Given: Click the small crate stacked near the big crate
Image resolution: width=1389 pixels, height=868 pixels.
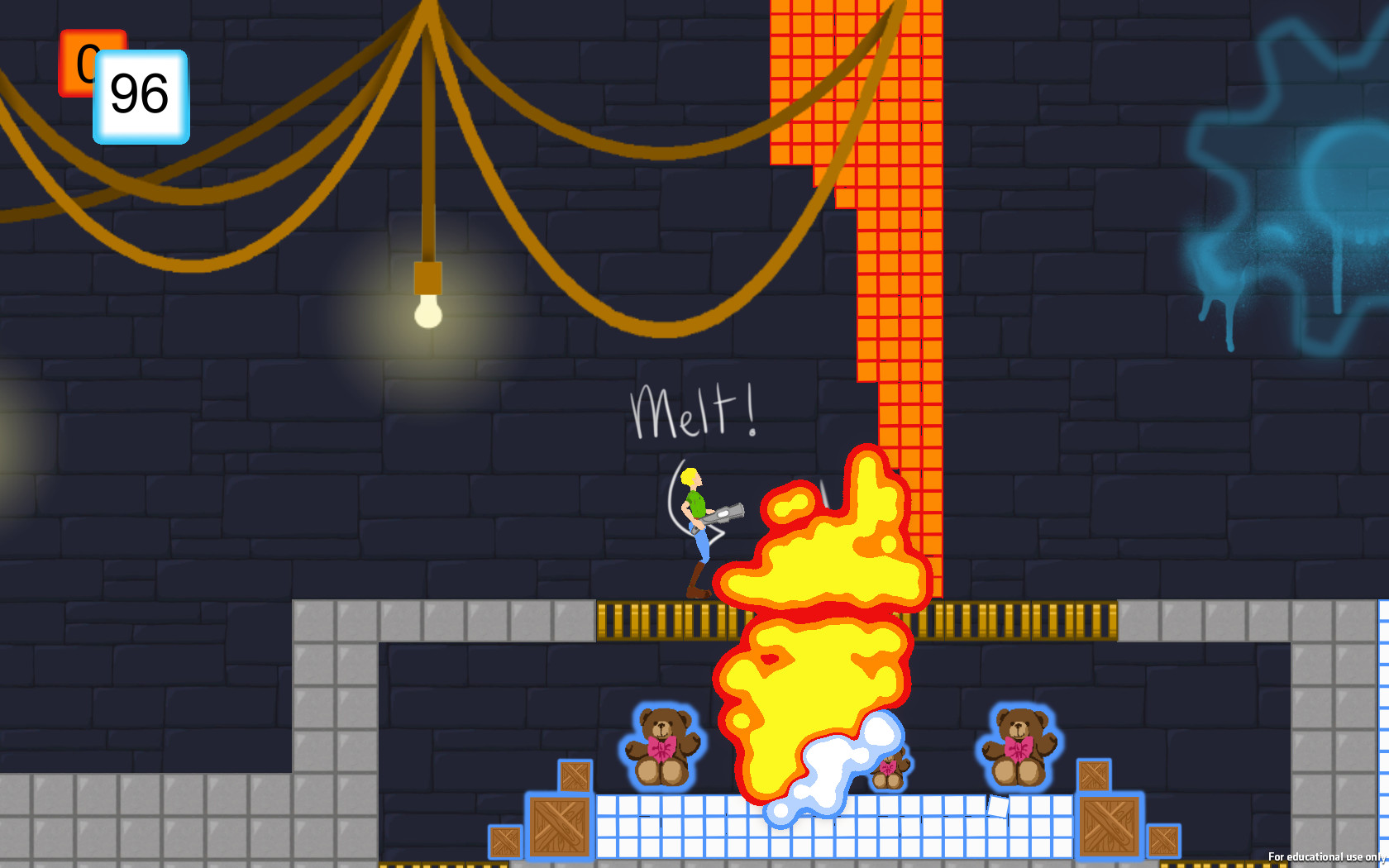Looking at the screenshot, I should pyautogui.click(x=575, y=775).
